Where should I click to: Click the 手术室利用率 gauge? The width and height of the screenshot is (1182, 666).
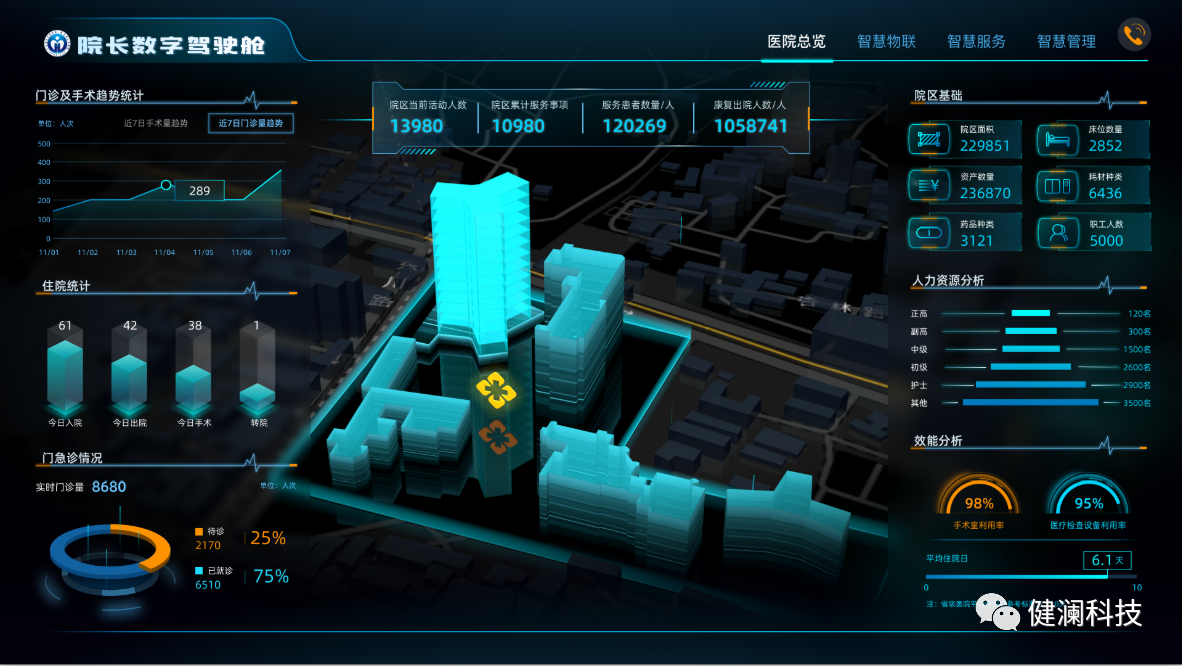(979, 503)
